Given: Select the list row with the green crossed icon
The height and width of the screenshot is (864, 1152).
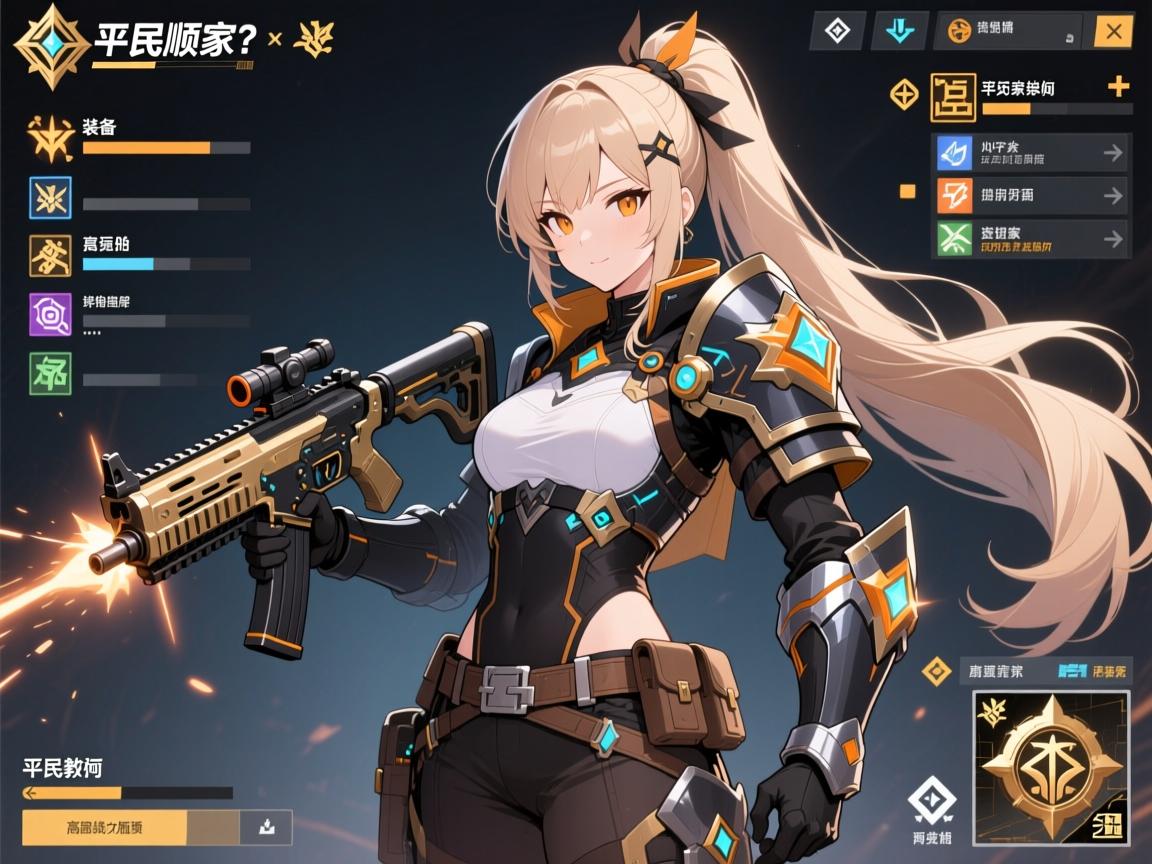Looking at the screenshot, I should (1030, 239).
